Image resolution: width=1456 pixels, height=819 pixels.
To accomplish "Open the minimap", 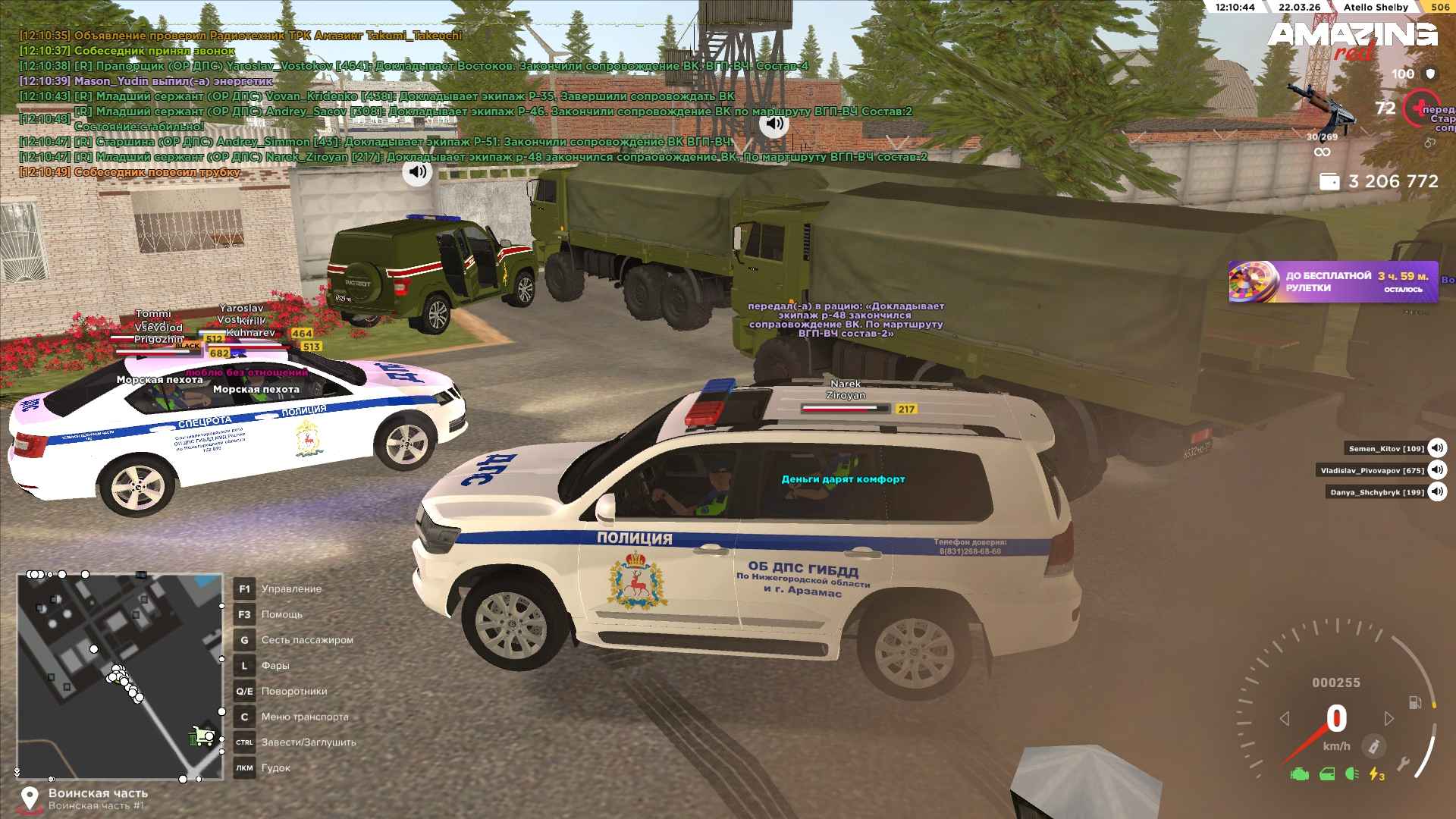I will [x=120, y=676].
